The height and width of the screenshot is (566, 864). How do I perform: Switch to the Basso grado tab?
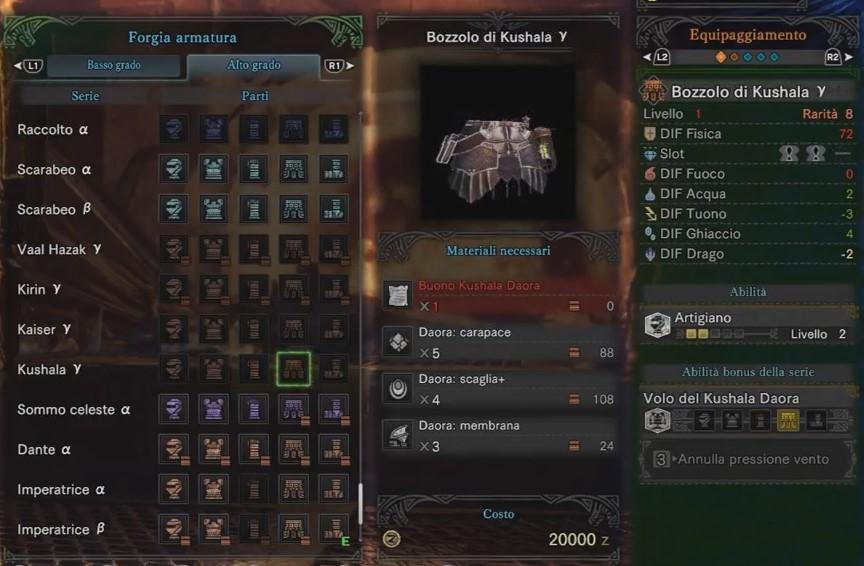[x=113, y=66]
